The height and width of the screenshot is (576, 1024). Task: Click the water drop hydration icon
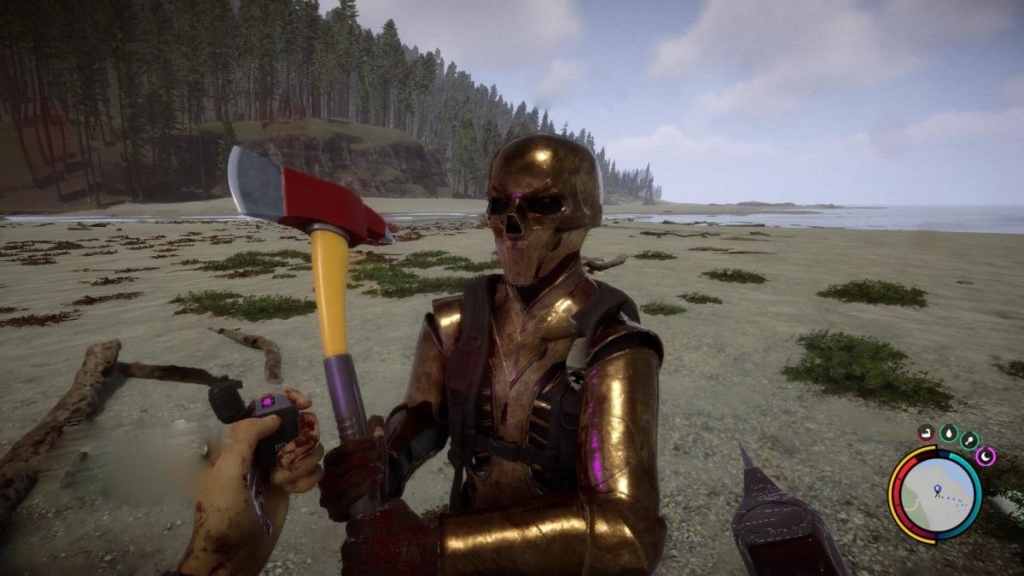[x=948, y=433]
